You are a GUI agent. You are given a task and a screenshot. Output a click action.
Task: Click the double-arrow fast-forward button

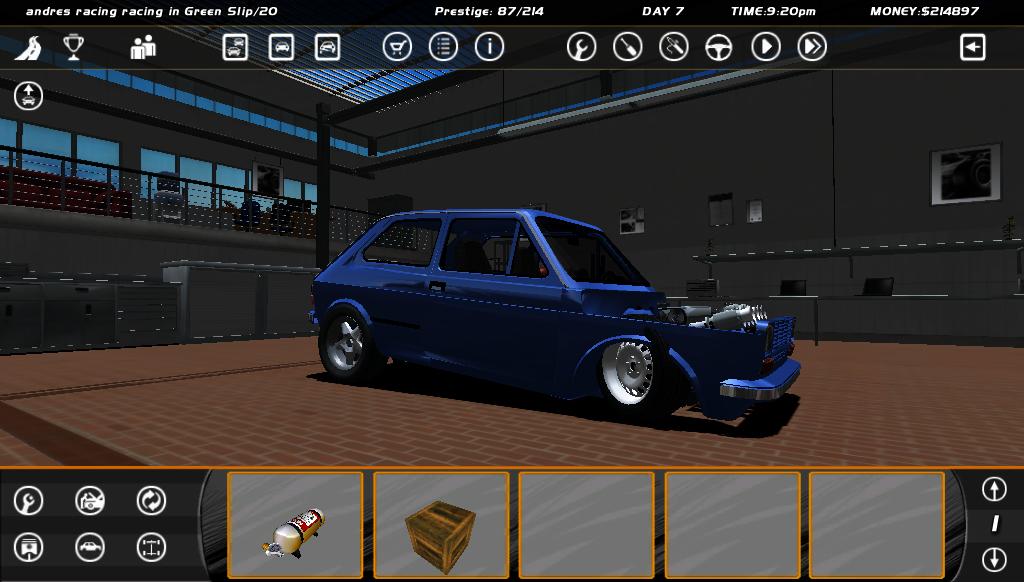(812, 47)
